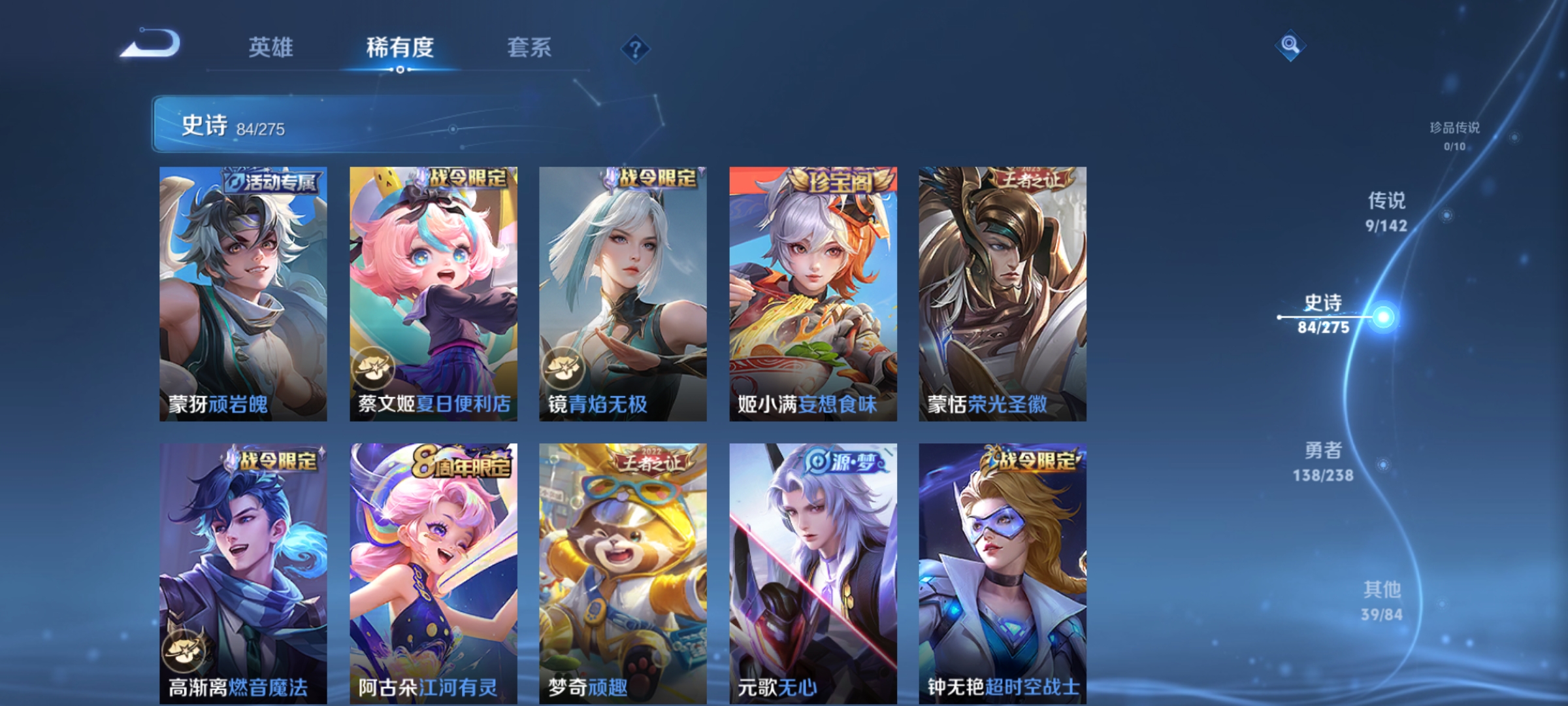Screen dimensions: 1568x706
Task: Switch to the 英雄 tab
Action: pyautogui.click(x=272, y=47)
